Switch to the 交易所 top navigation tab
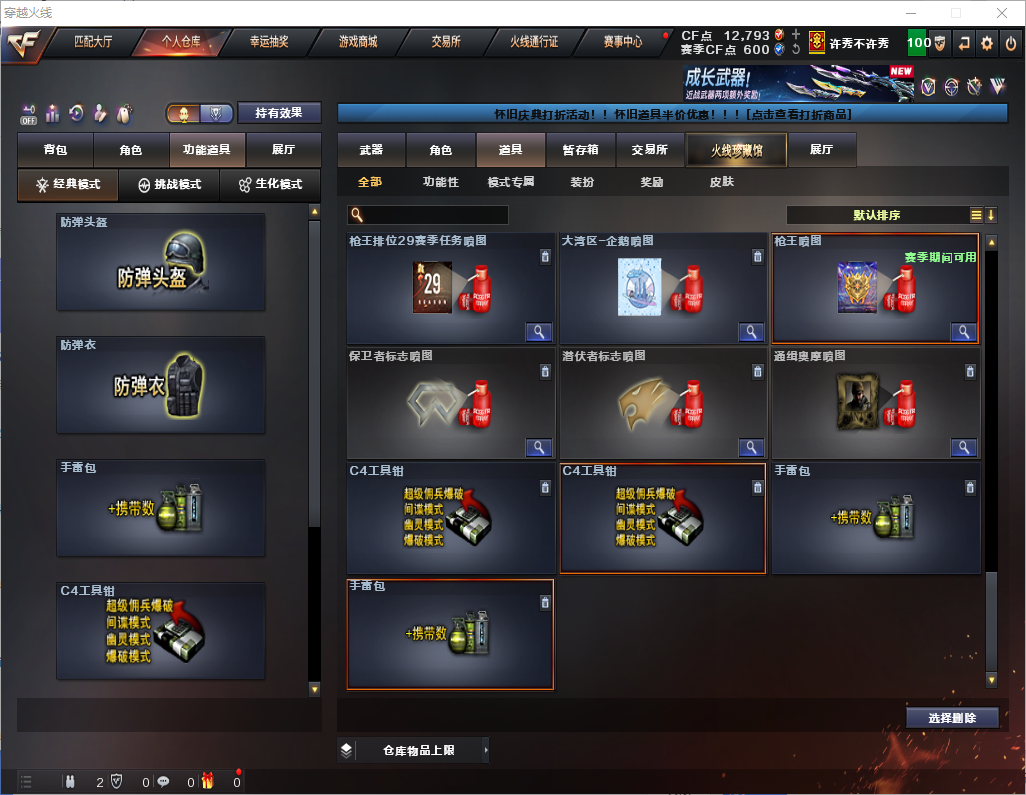 (x=446, y=42)
